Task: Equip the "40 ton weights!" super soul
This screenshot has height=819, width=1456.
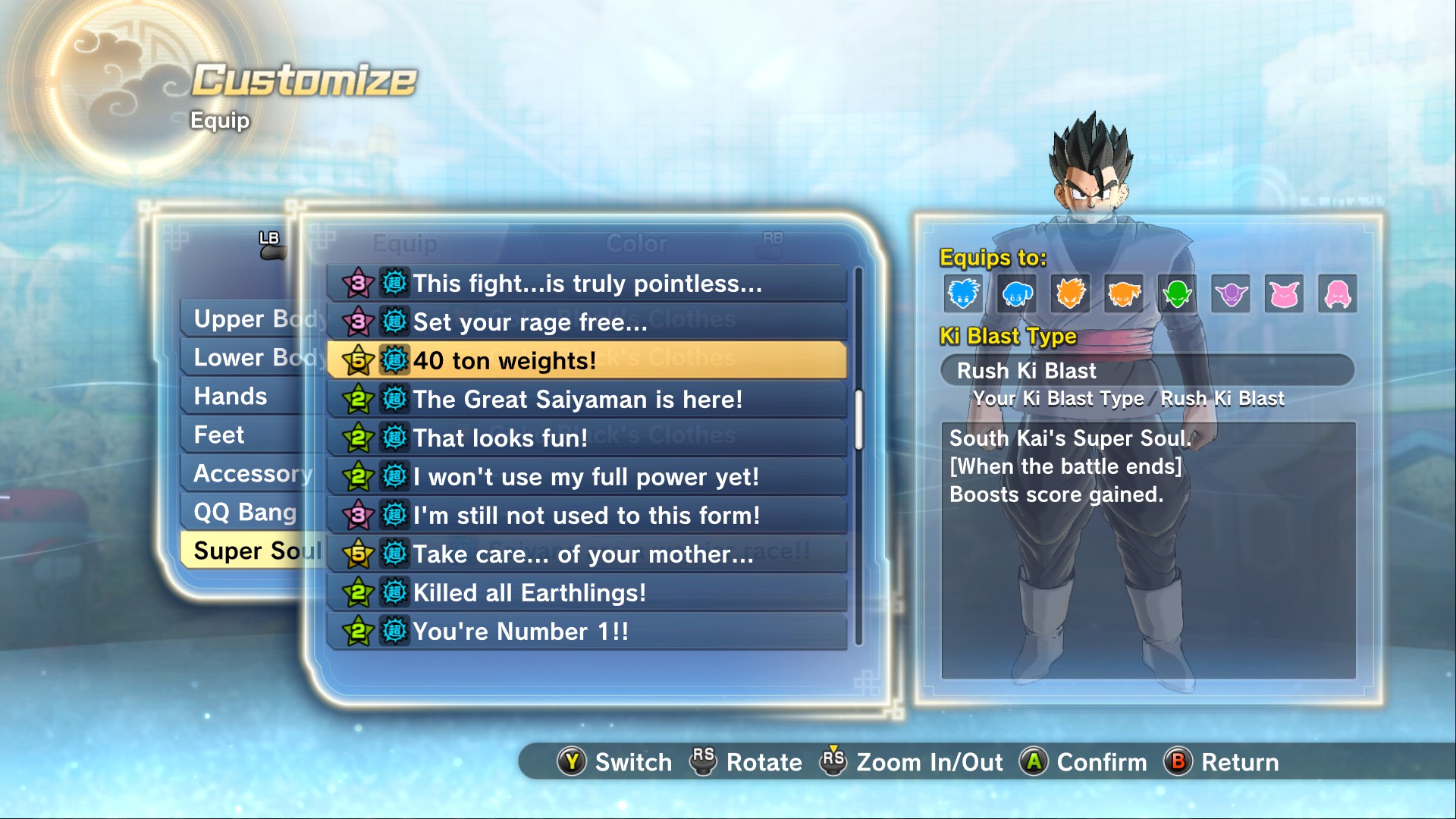Action: (x=586, y=361)
